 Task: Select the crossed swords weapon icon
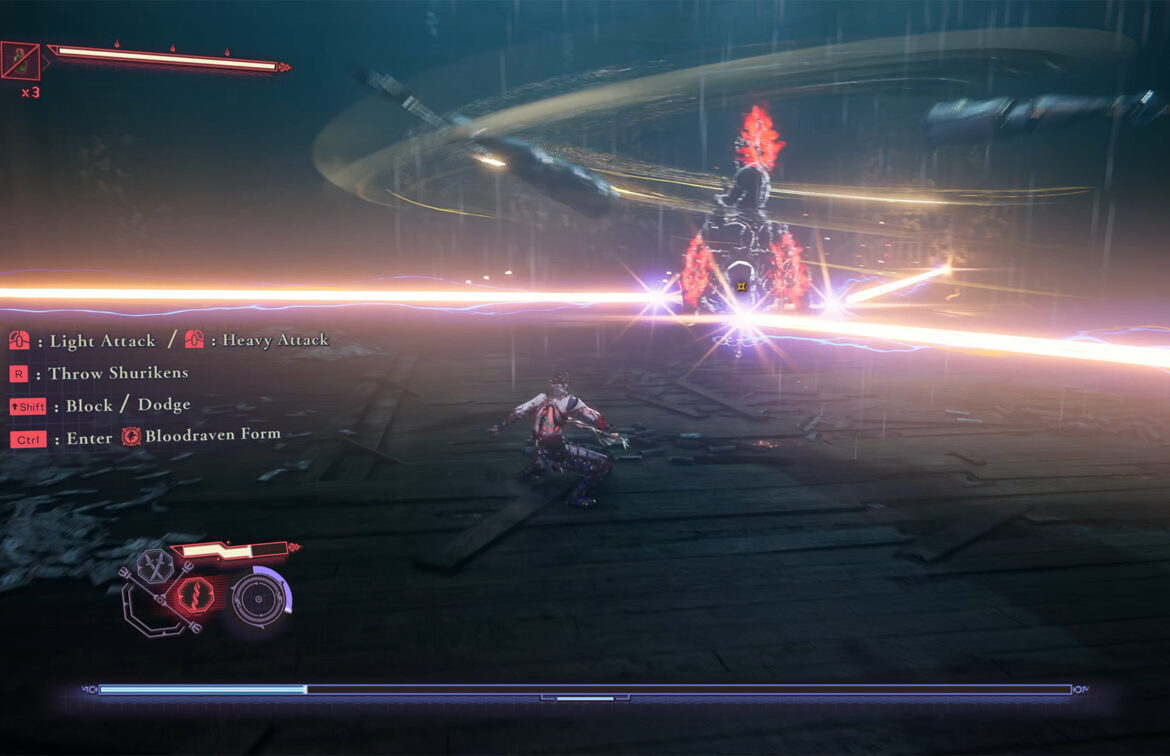pos(156,567)
